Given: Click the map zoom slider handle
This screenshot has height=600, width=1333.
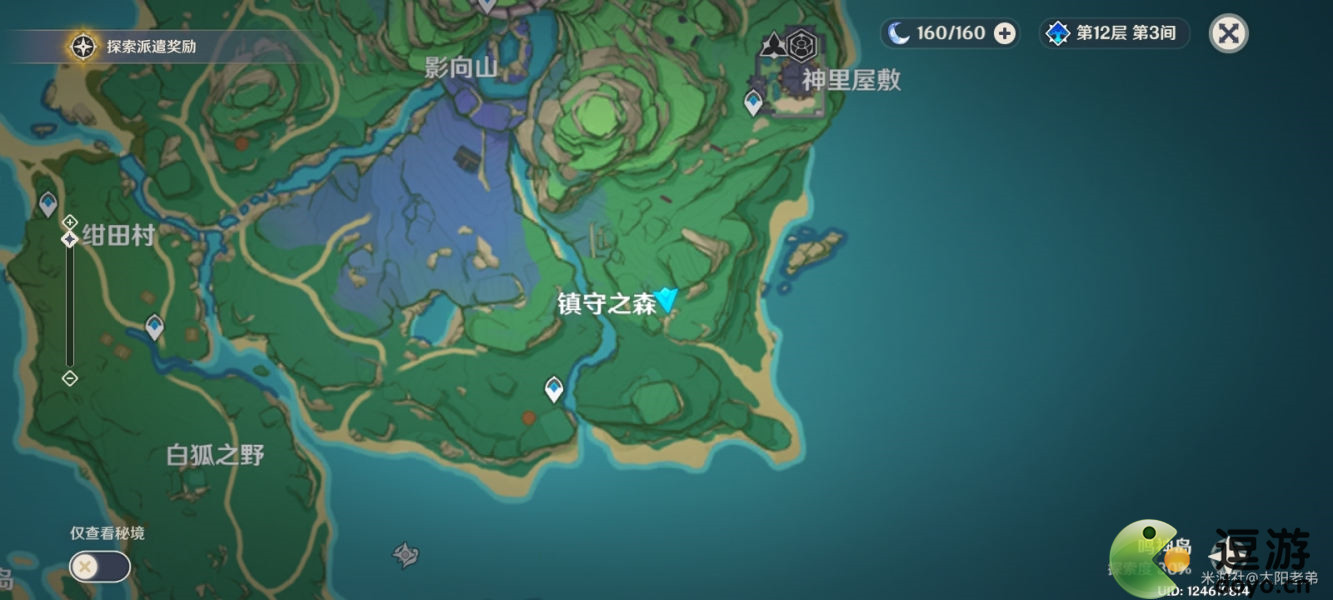Looking at the screenshot, I should point(70,239).
